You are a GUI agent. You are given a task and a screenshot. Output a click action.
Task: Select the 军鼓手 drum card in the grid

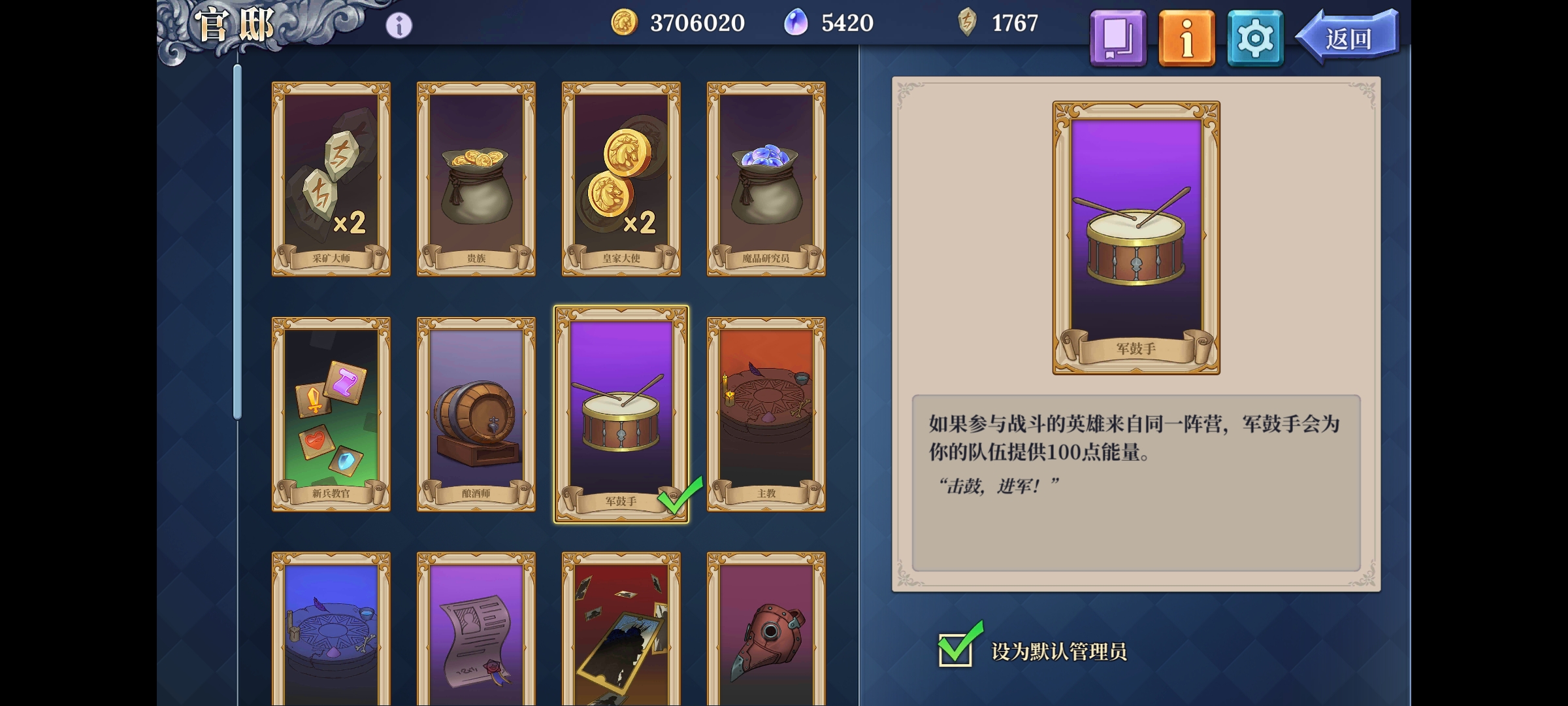pyautogui.click(x=621, y=414)
